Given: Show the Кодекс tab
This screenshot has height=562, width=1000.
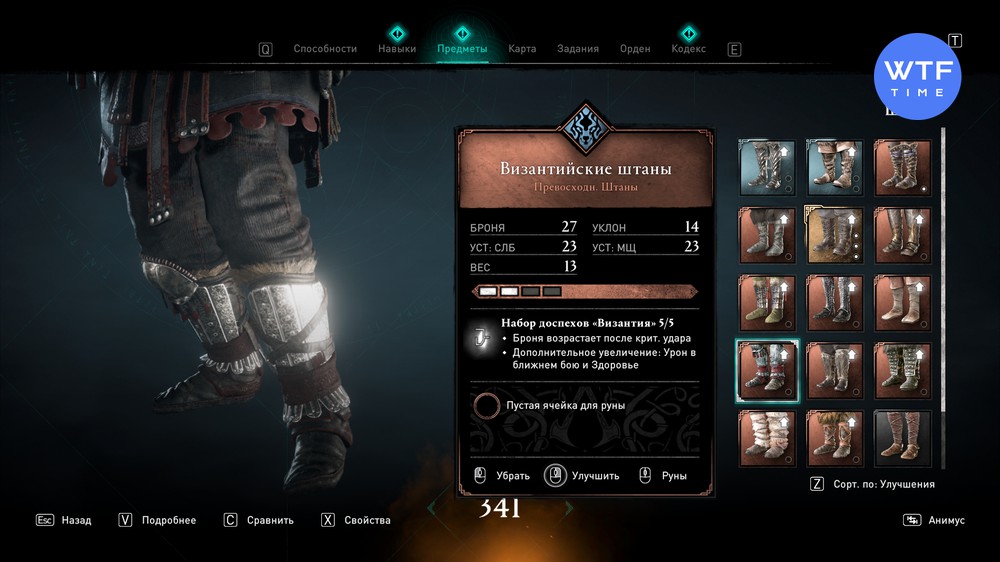Looking at the screenshot, I should click(x=688, y=48).
